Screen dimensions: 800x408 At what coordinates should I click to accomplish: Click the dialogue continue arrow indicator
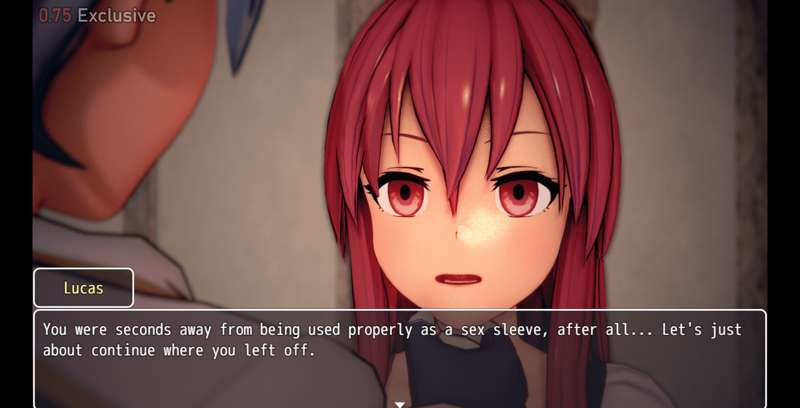(400, 403)
